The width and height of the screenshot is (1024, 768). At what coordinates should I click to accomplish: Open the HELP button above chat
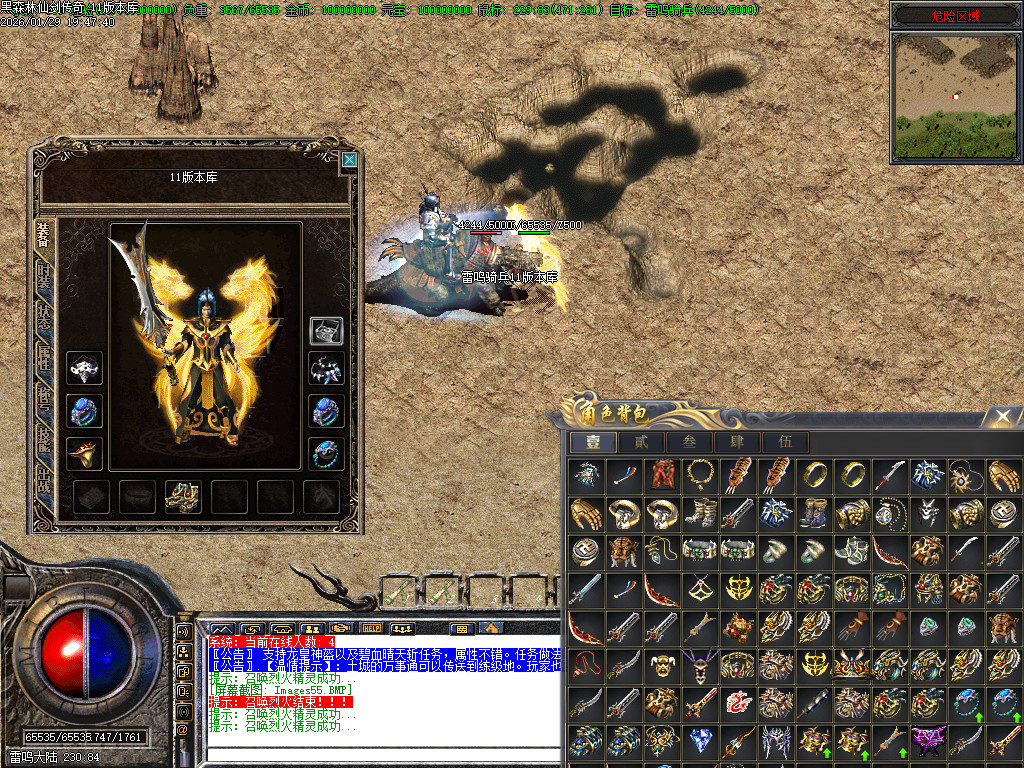(372, 628)
